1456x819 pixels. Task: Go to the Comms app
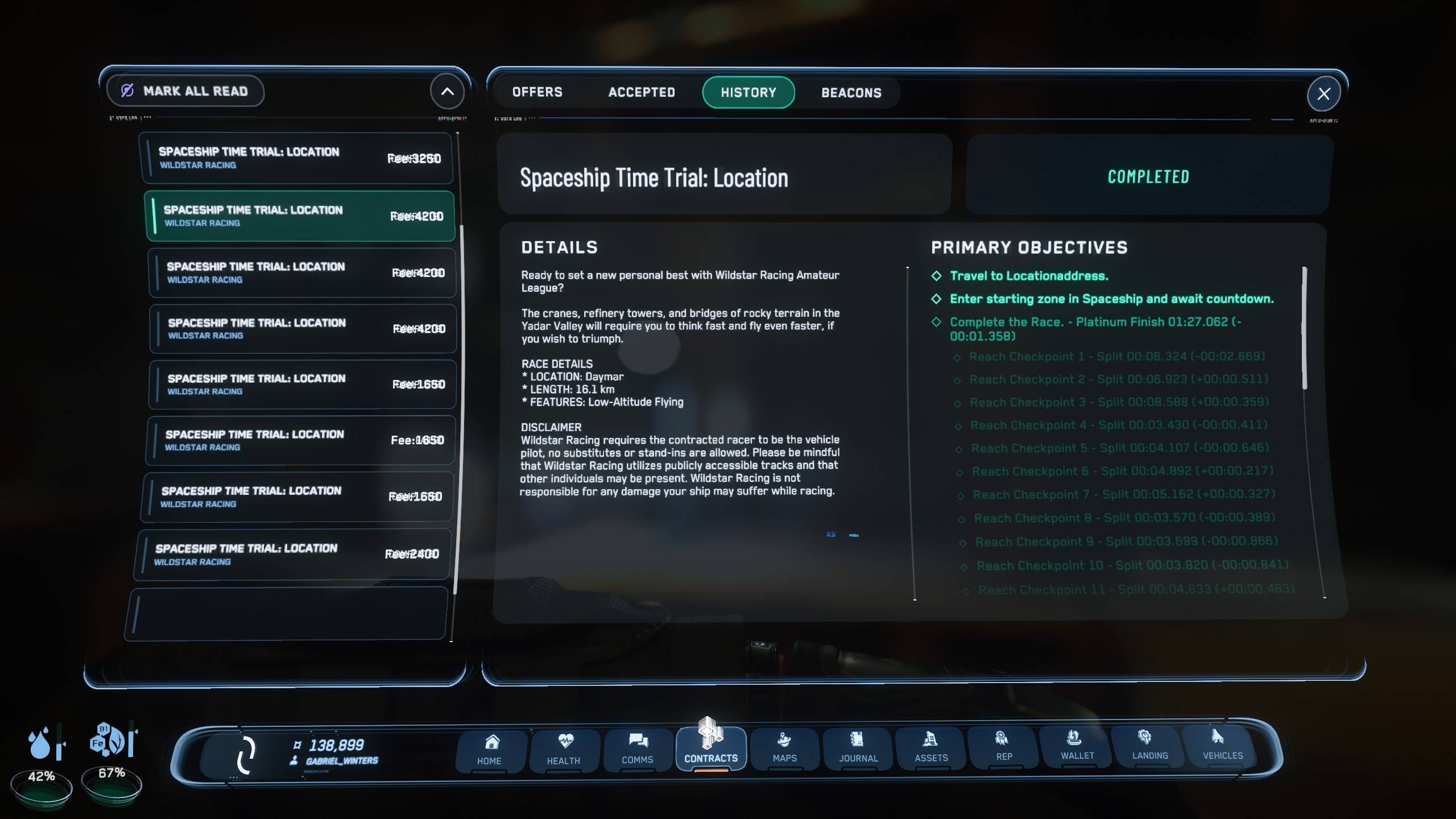click(638, 748)
